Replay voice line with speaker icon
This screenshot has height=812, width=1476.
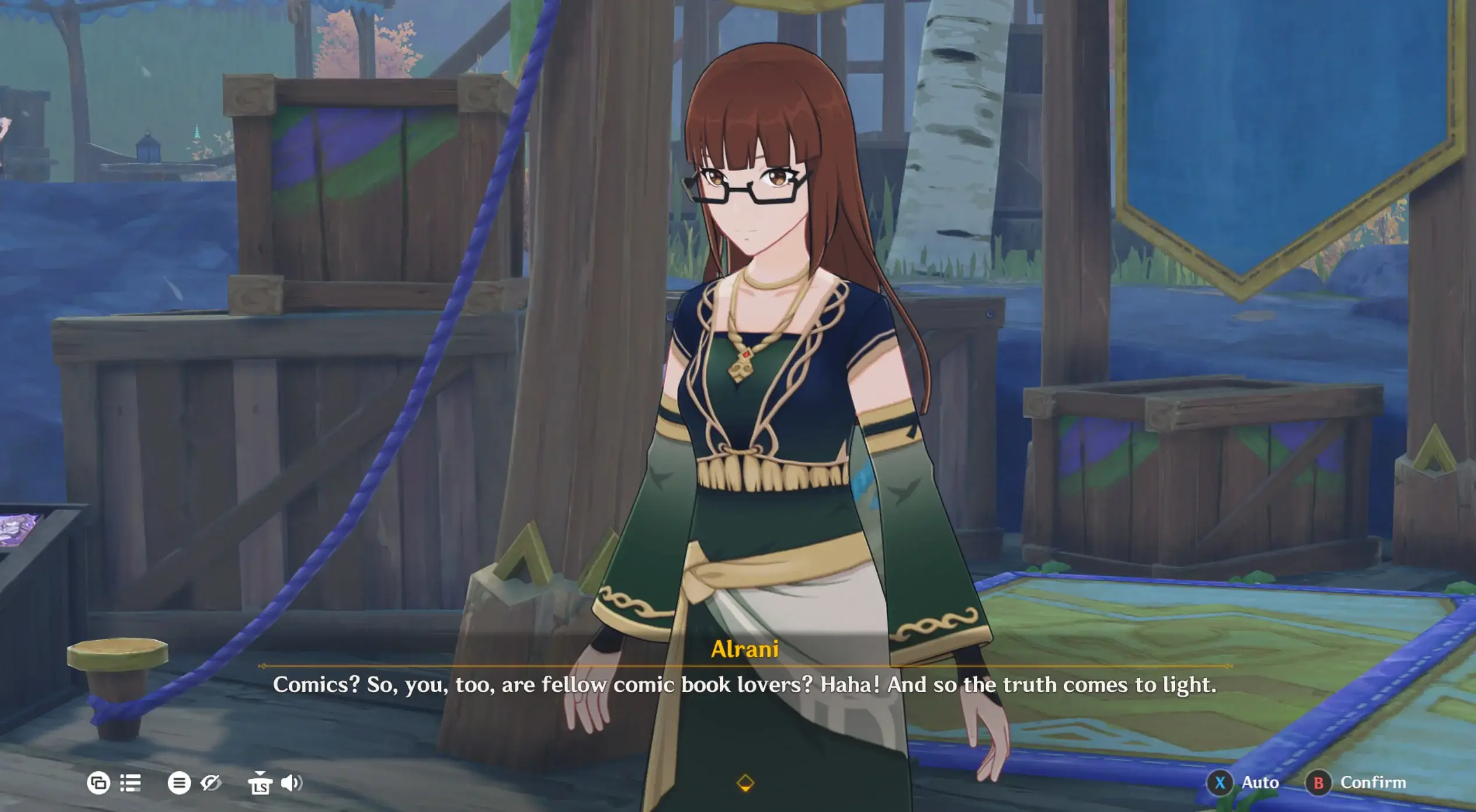[x=291, y=783]
